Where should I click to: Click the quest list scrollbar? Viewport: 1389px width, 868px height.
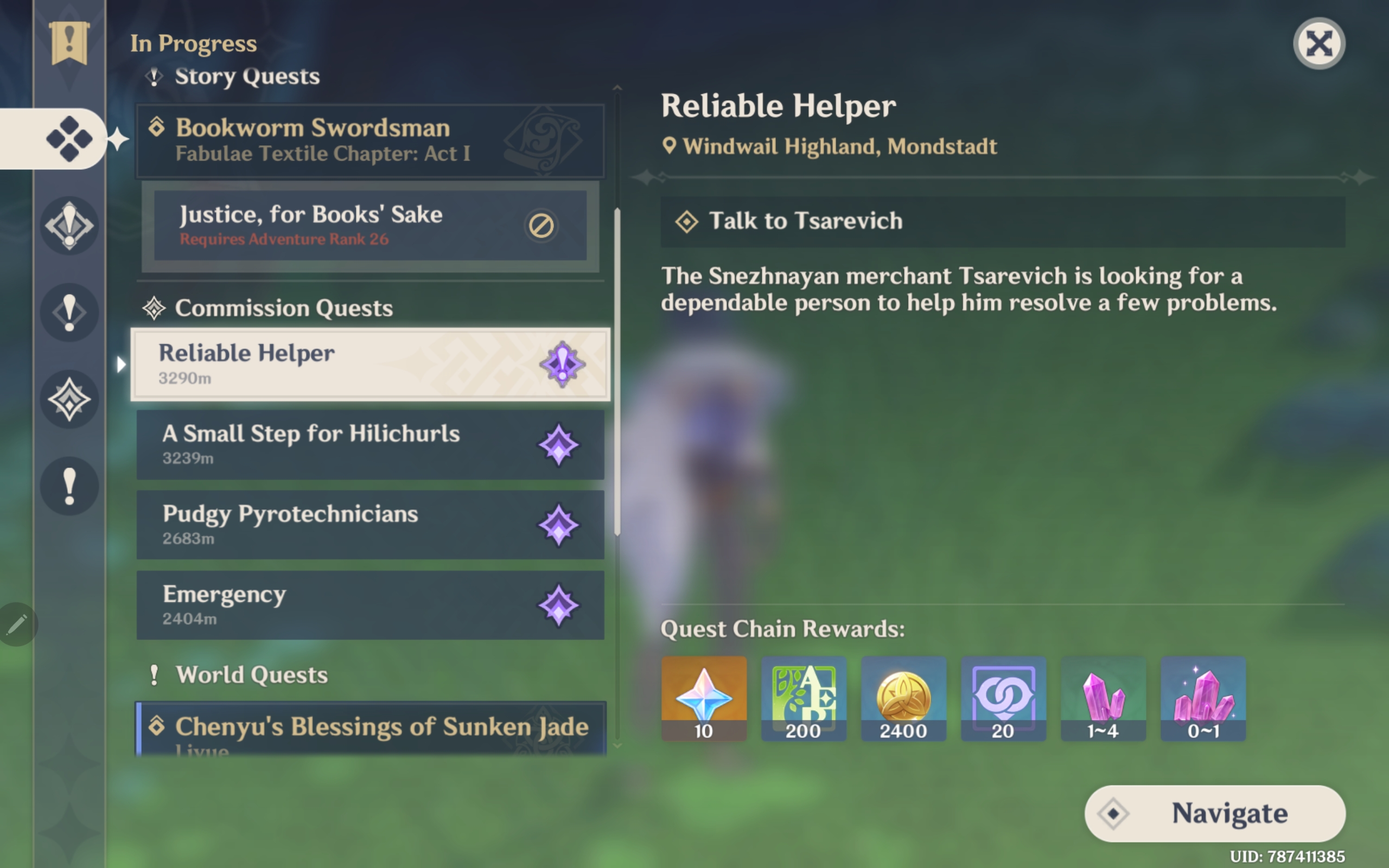617,372
